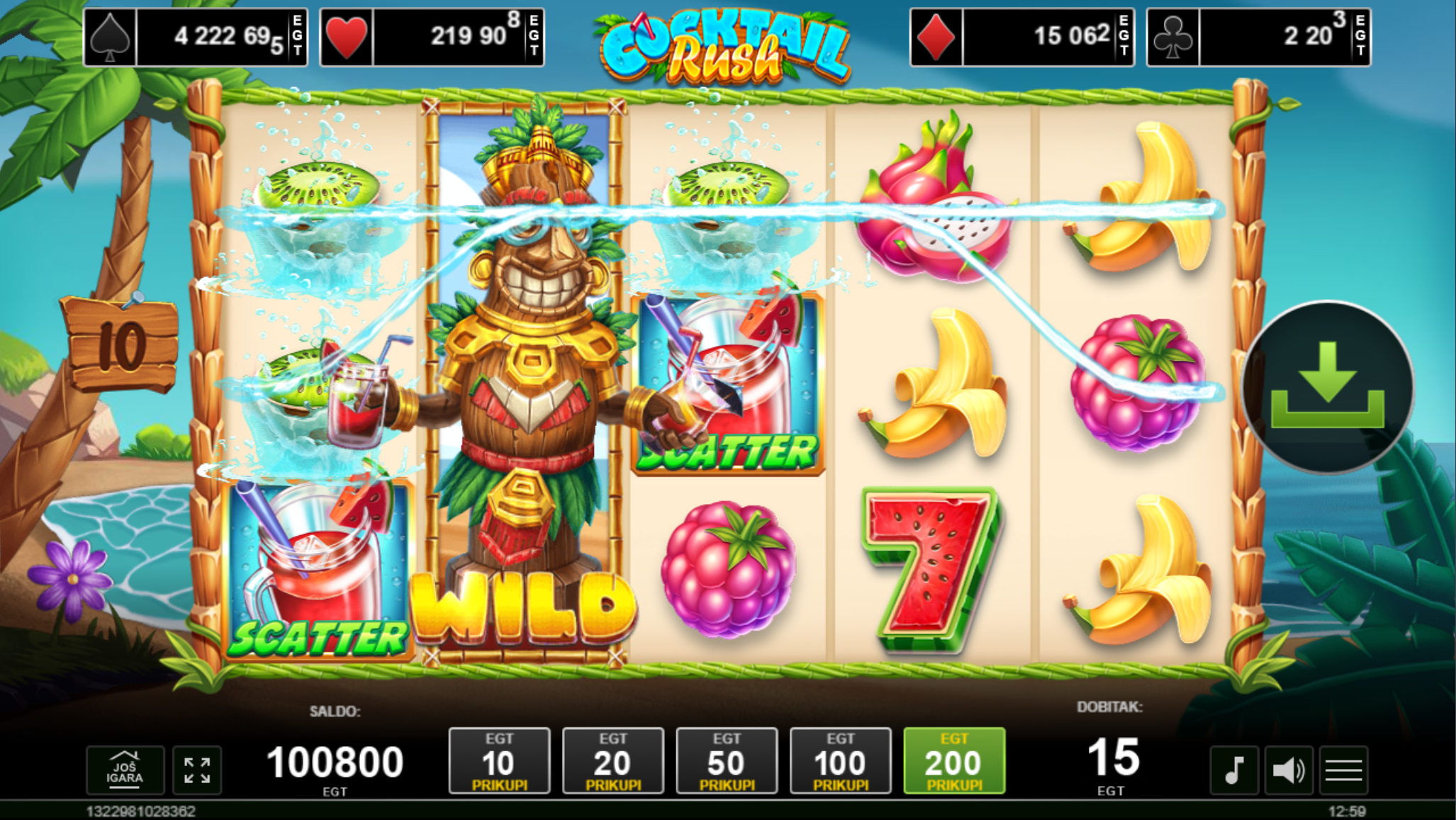Open the hamburger menu
Screen dimensions: 1456x820
click(1343, 770)
